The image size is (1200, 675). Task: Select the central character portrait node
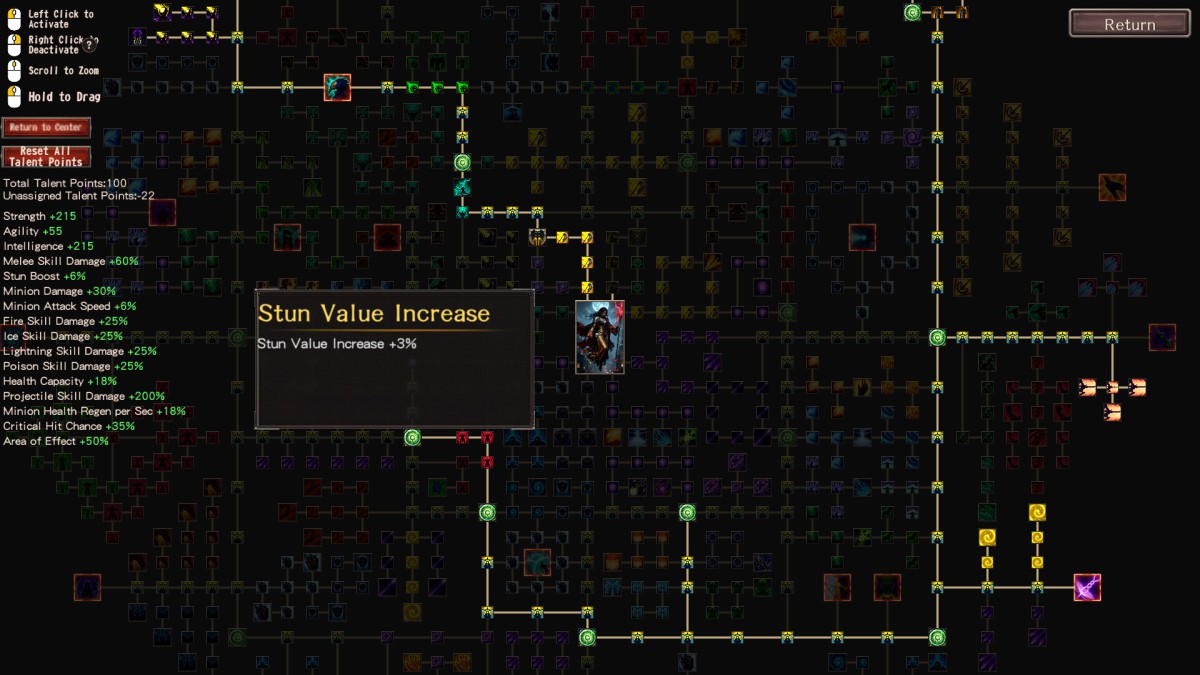tap(600, 337)
